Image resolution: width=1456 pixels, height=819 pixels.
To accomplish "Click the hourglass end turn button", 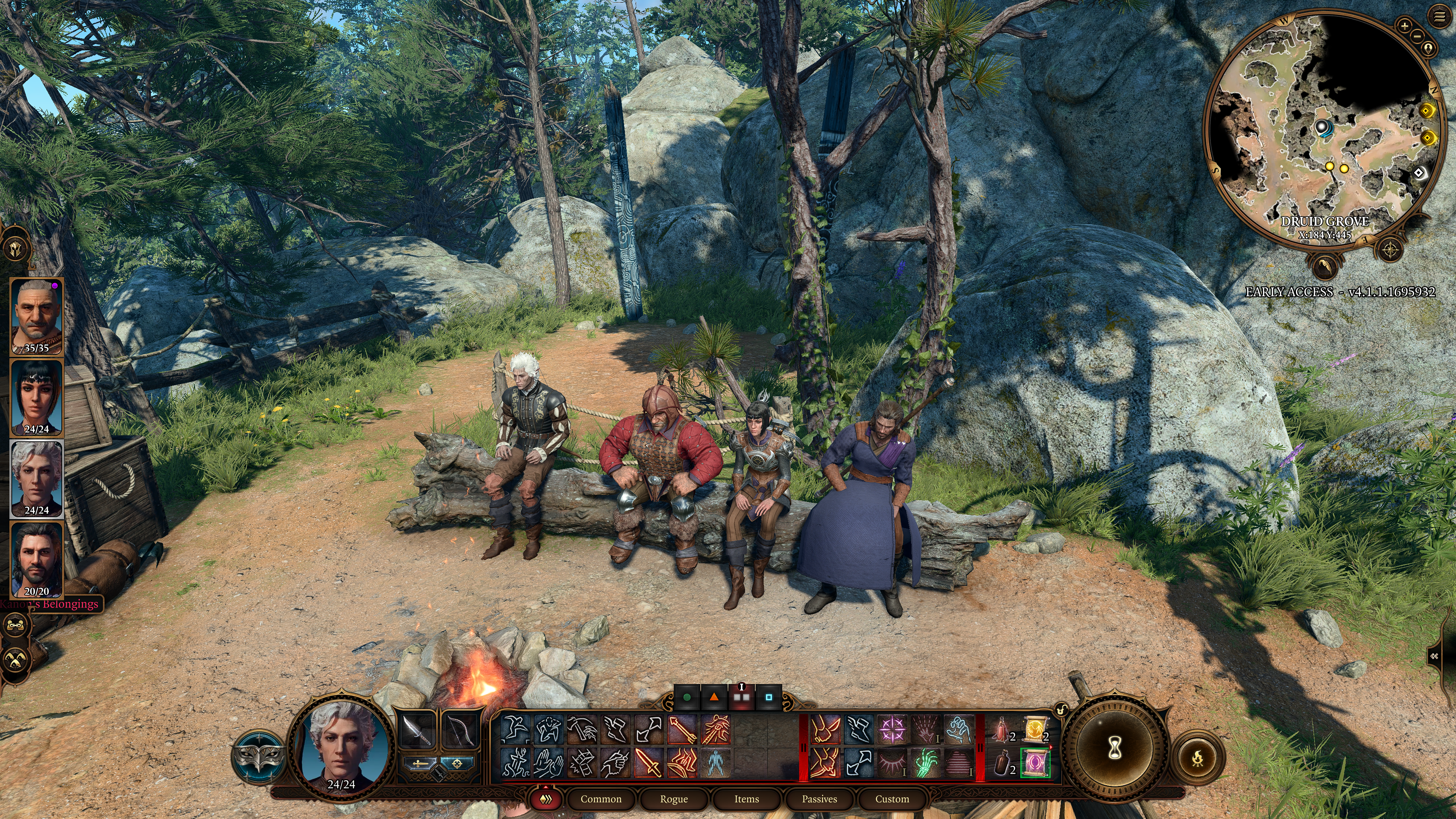I will (x=1115, y=748).
